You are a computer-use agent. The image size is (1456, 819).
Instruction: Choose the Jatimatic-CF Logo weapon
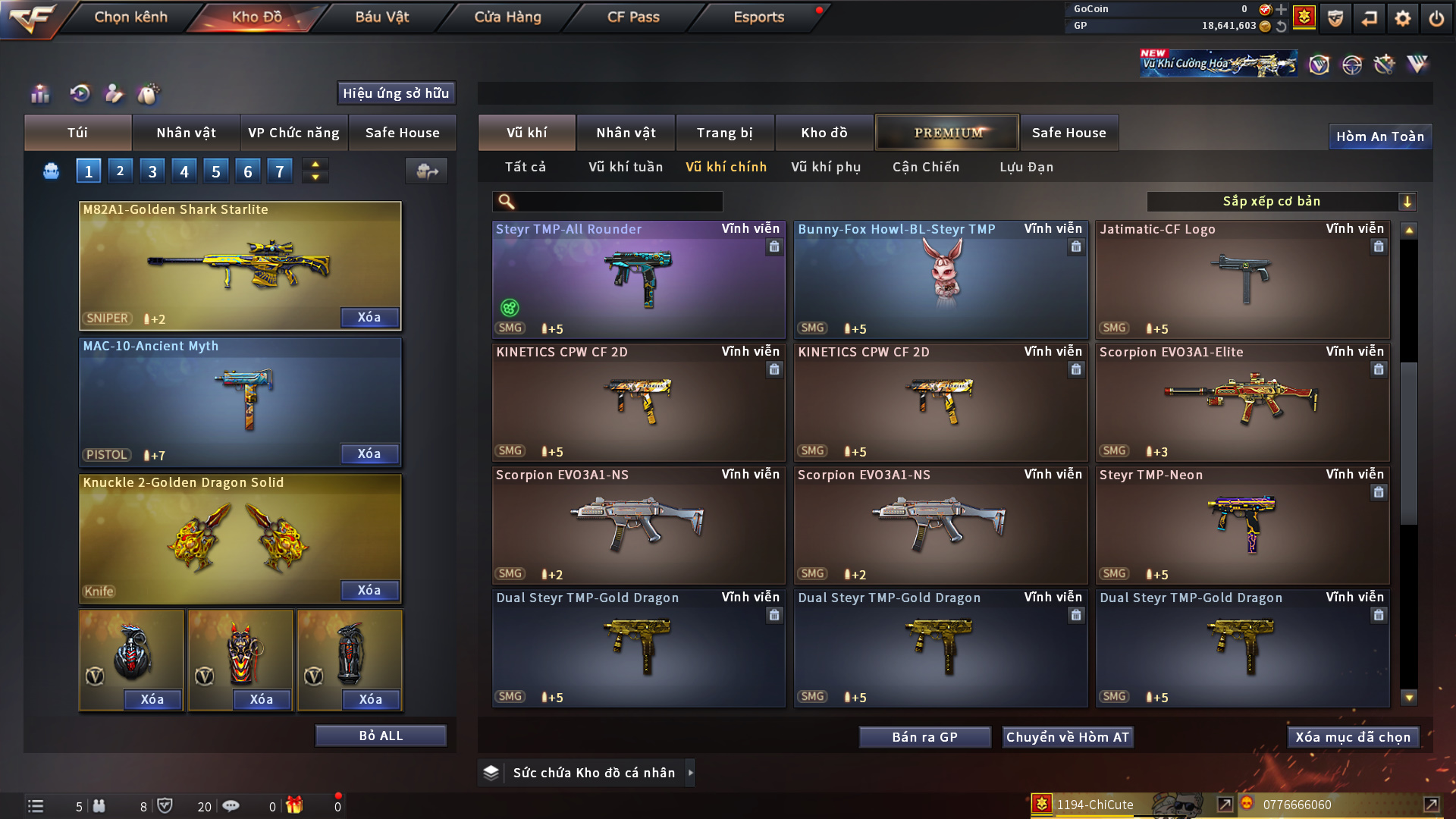1242,279
